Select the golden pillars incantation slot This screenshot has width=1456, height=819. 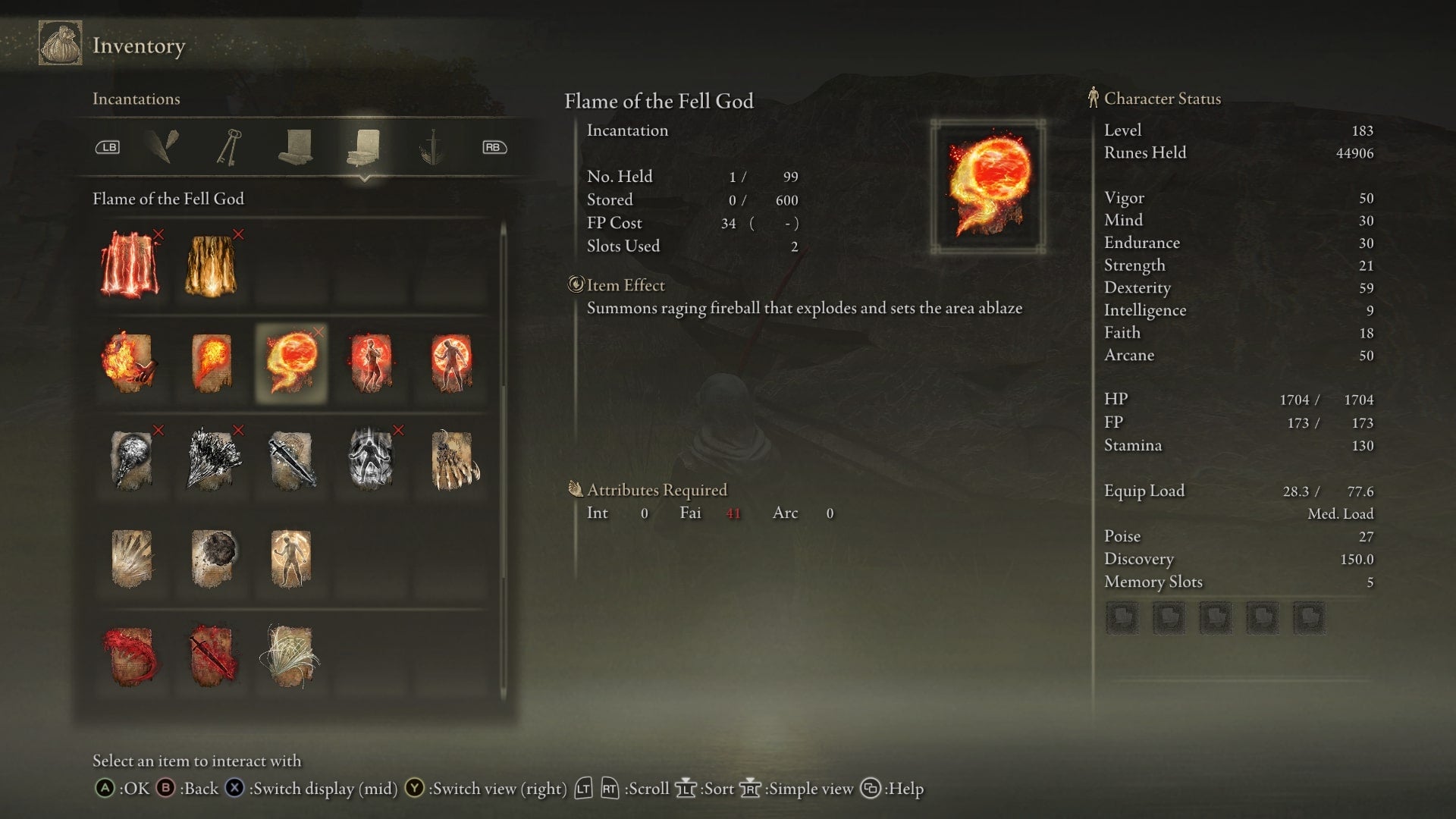click(211, 265)
